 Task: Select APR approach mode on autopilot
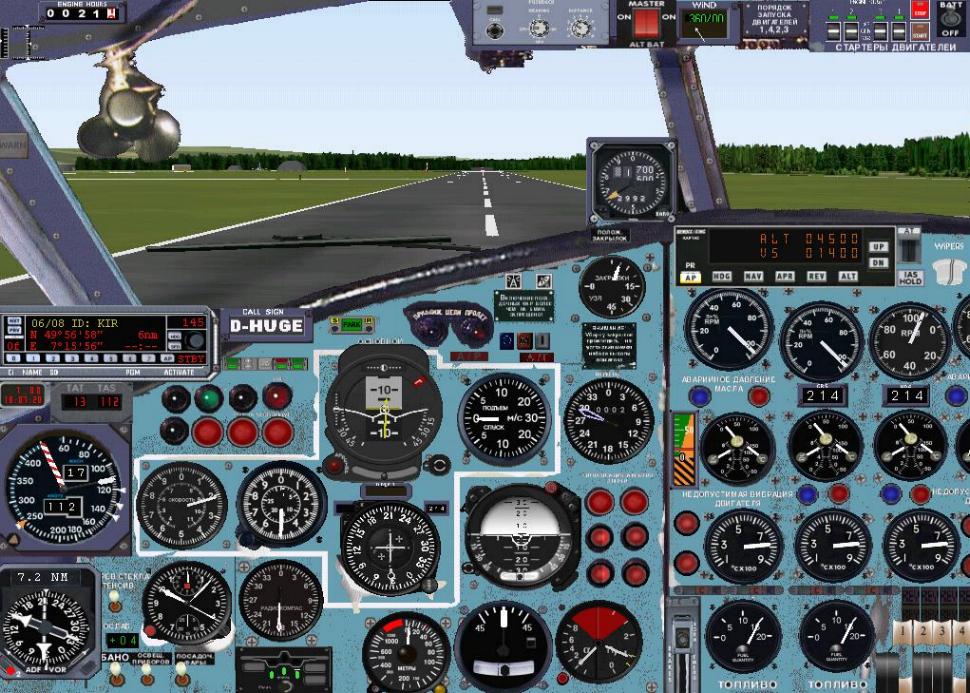point(786,277)
